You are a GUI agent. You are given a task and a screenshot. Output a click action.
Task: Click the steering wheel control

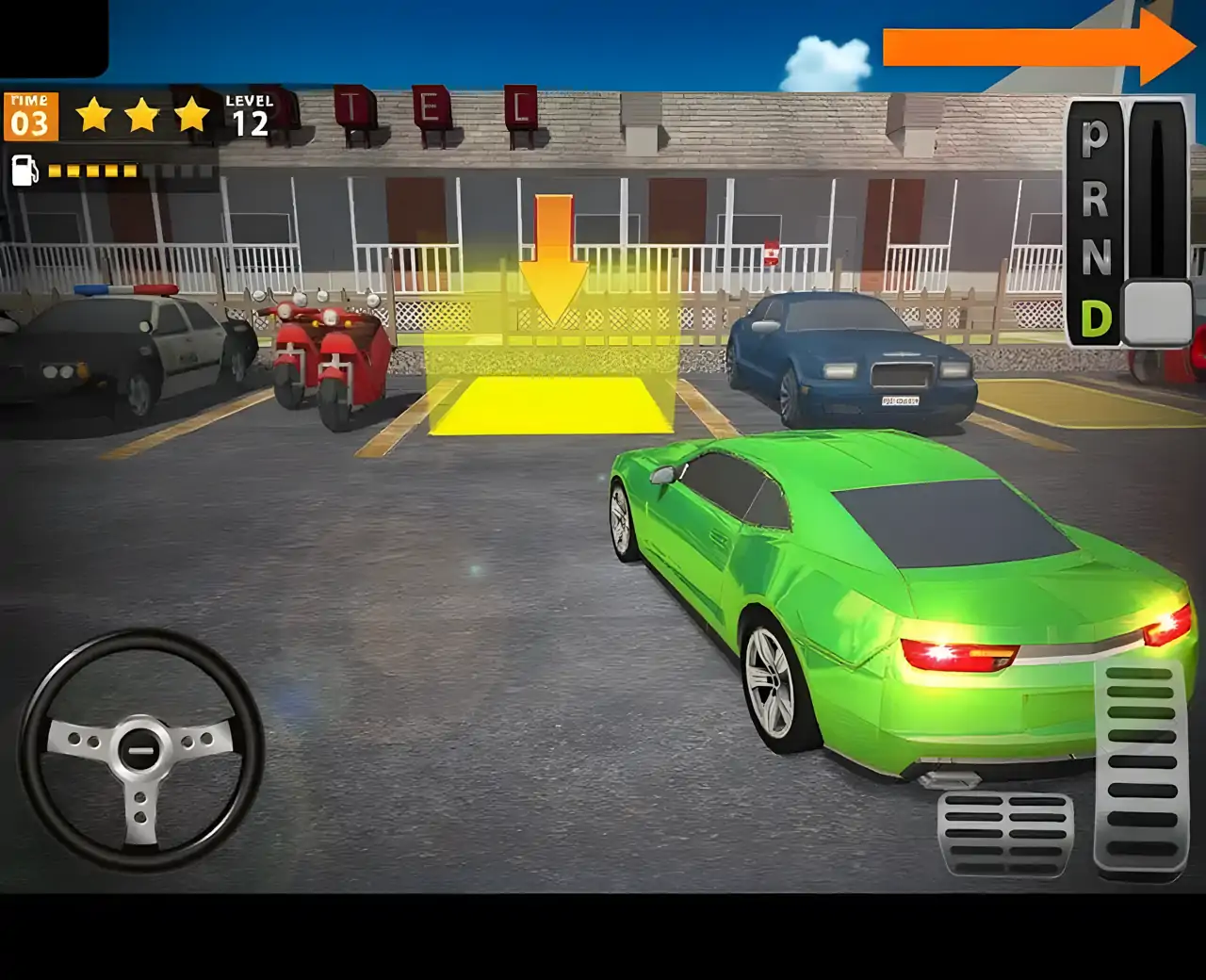coord(141,749)
